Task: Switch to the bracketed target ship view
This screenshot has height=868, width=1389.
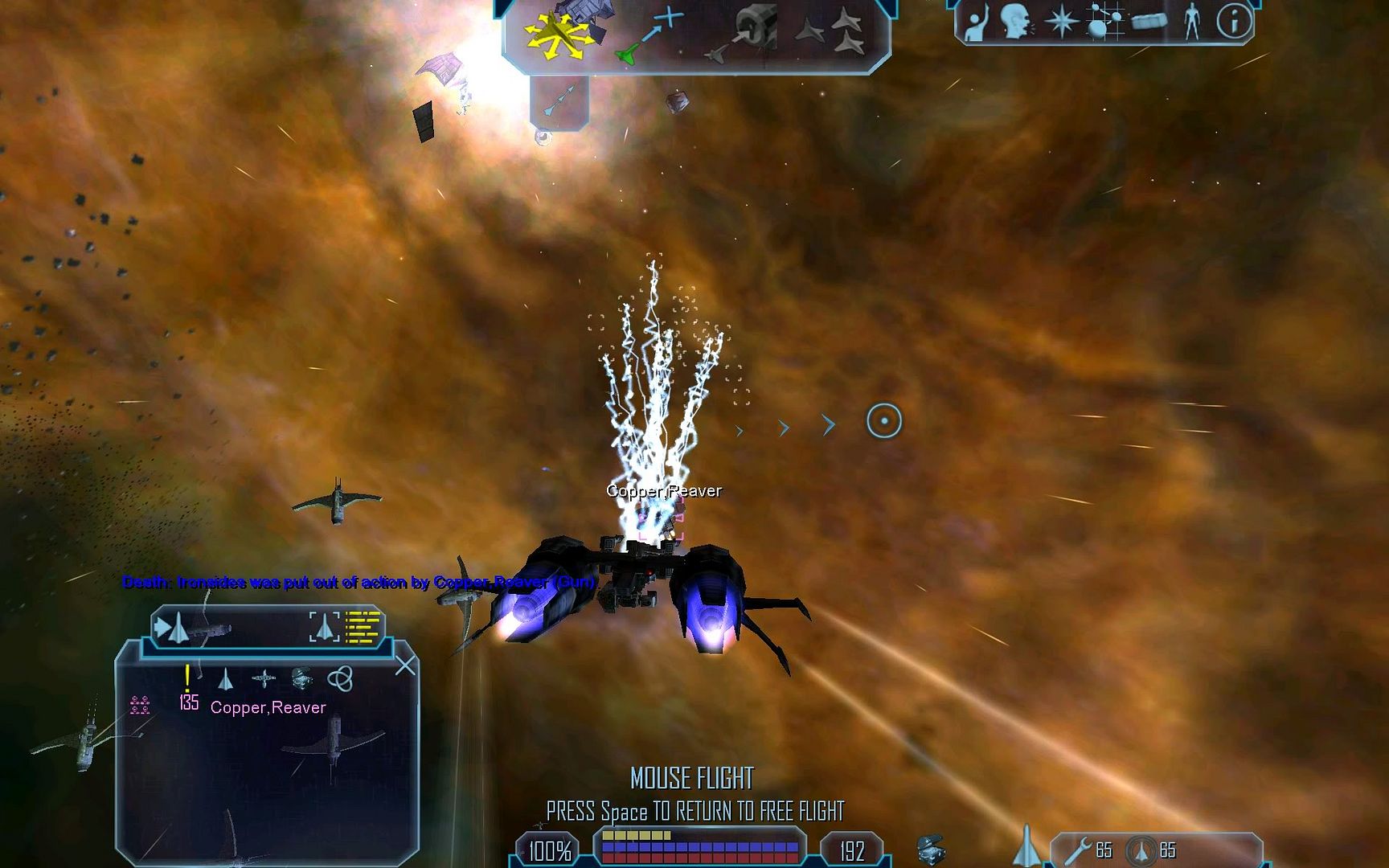Action: (x=325, y=628)
